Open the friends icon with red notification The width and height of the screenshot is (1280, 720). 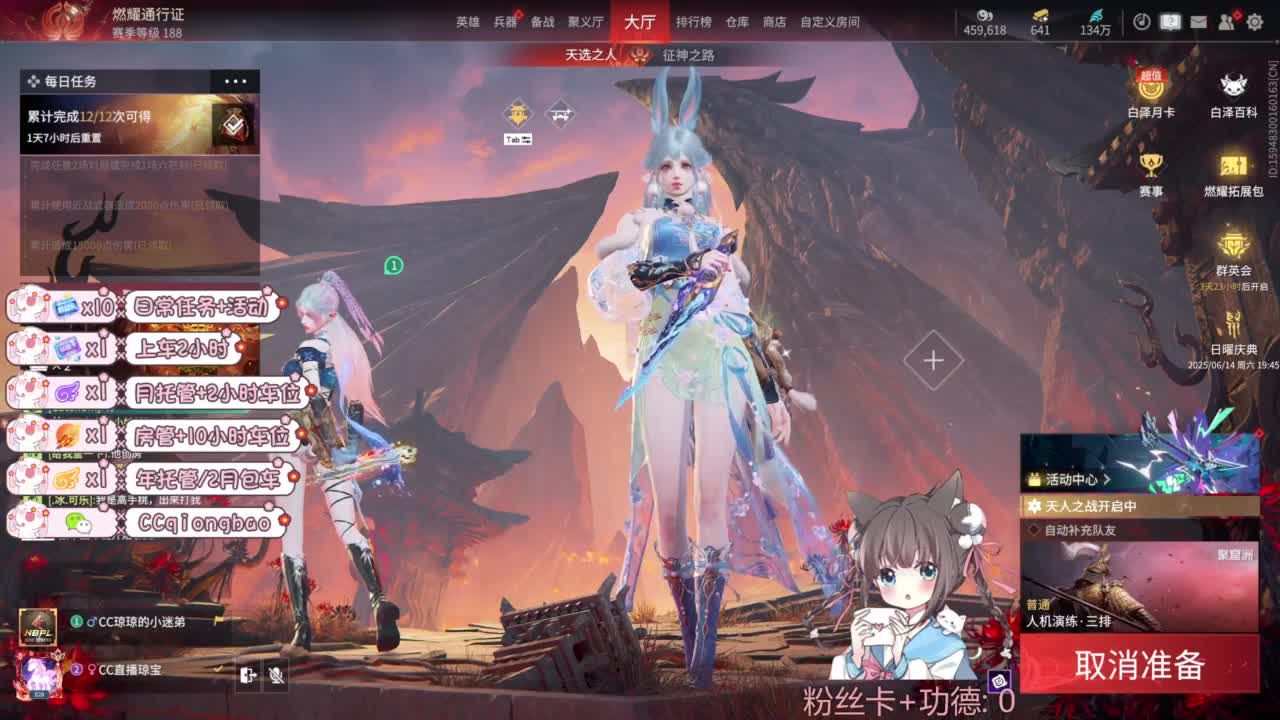[x=1227, y=22]
